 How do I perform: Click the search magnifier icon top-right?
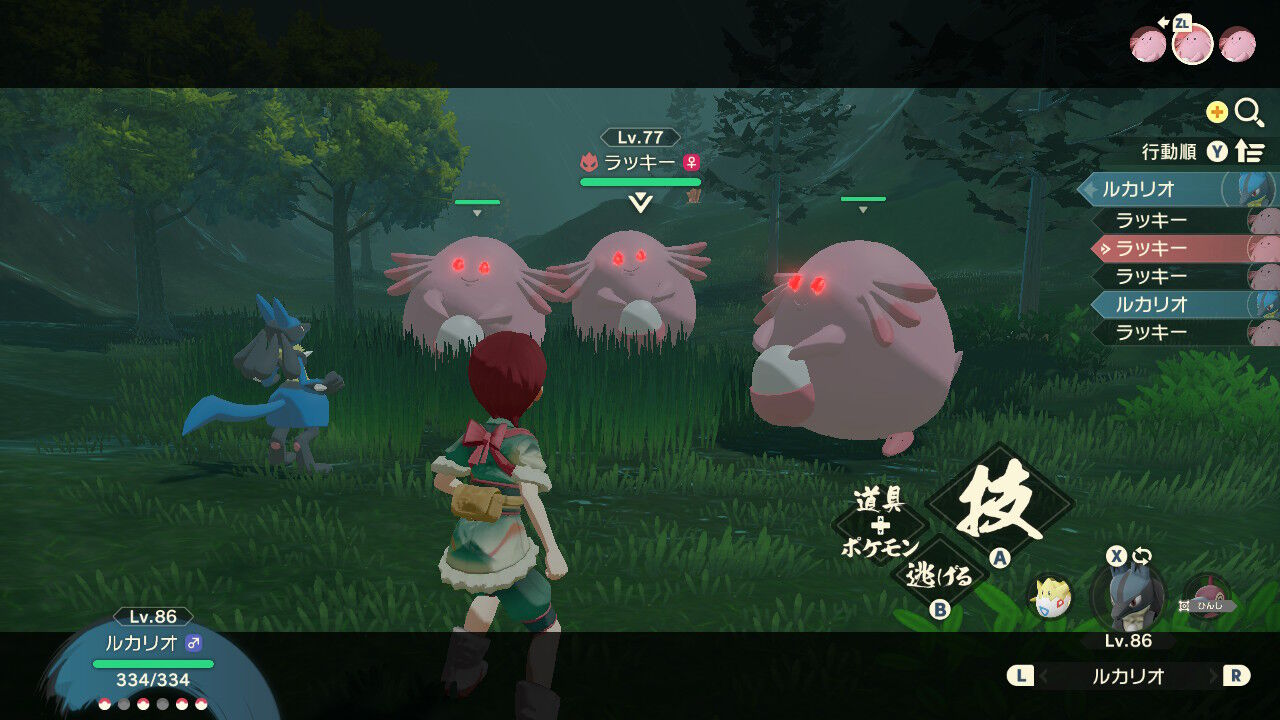point(1245,112)
